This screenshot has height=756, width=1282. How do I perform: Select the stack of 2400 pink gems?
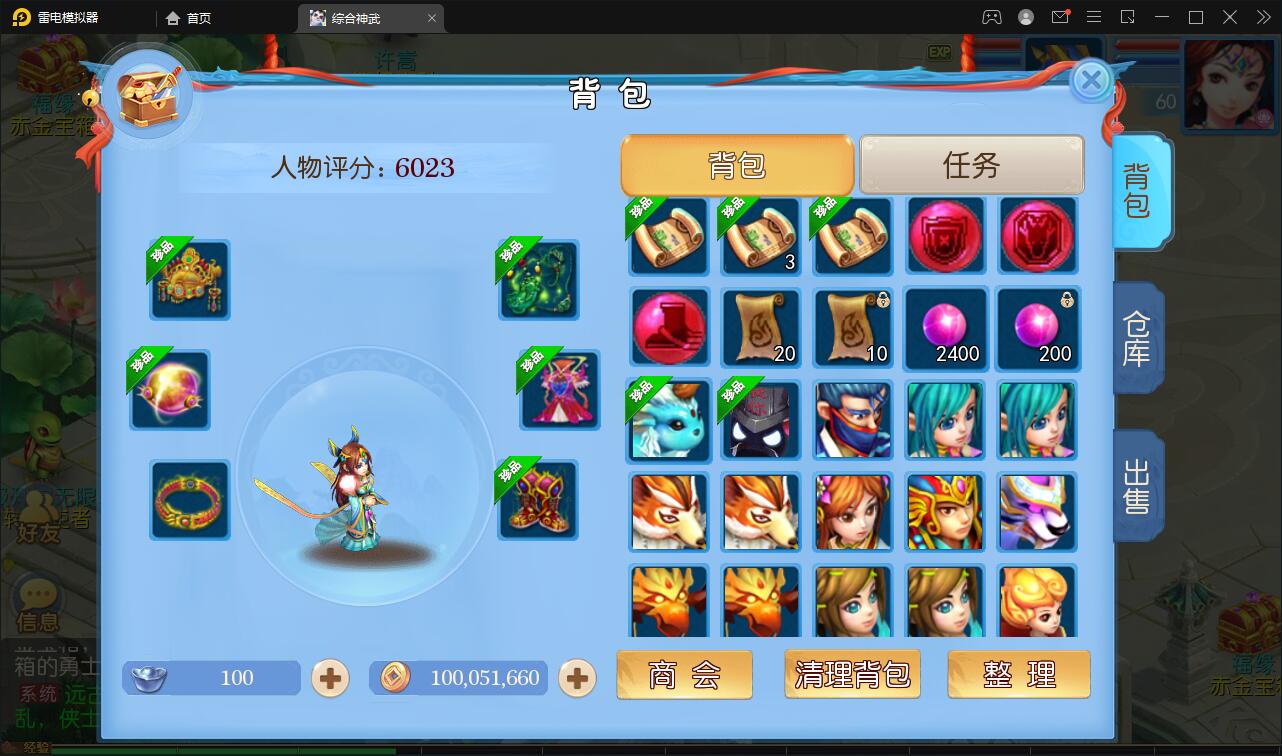click(x=945, y=329)
